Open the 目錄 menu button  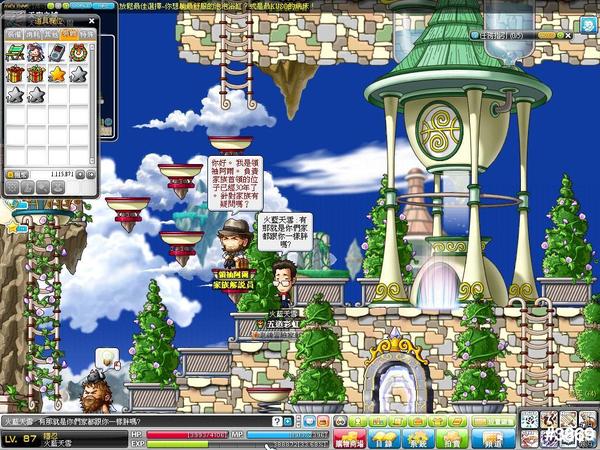(x=383, y=439)
